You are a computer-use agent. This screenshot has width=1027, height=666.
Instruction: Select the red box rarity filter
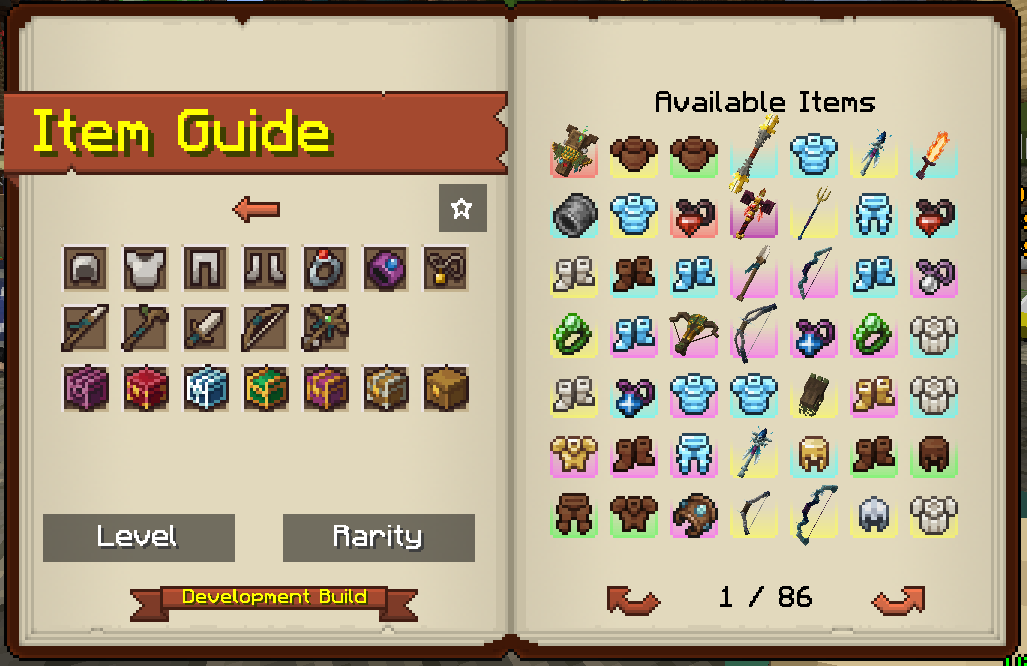145,388
